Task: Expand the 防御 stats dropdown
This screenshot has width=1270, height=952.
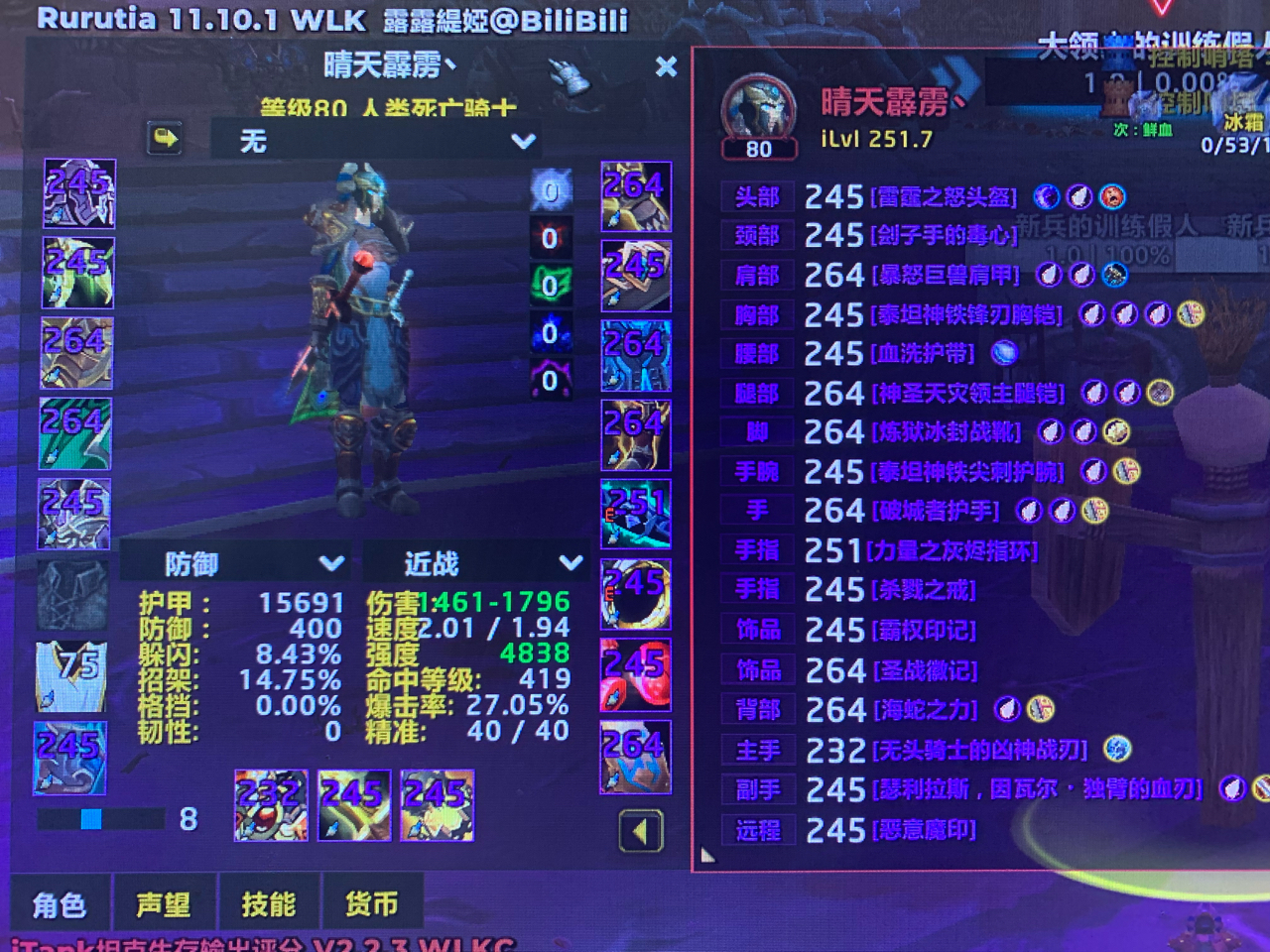Action: tap(236, 563)
